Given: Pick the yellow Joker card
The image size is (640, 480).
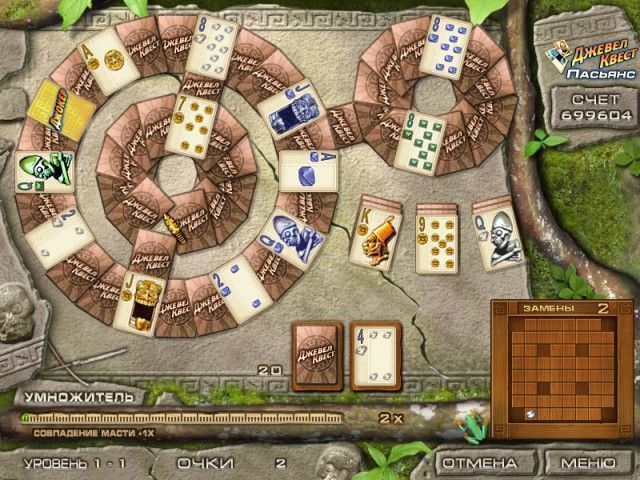Looking at the screenshot, I should pyautogui.click(x=48, y=115).
